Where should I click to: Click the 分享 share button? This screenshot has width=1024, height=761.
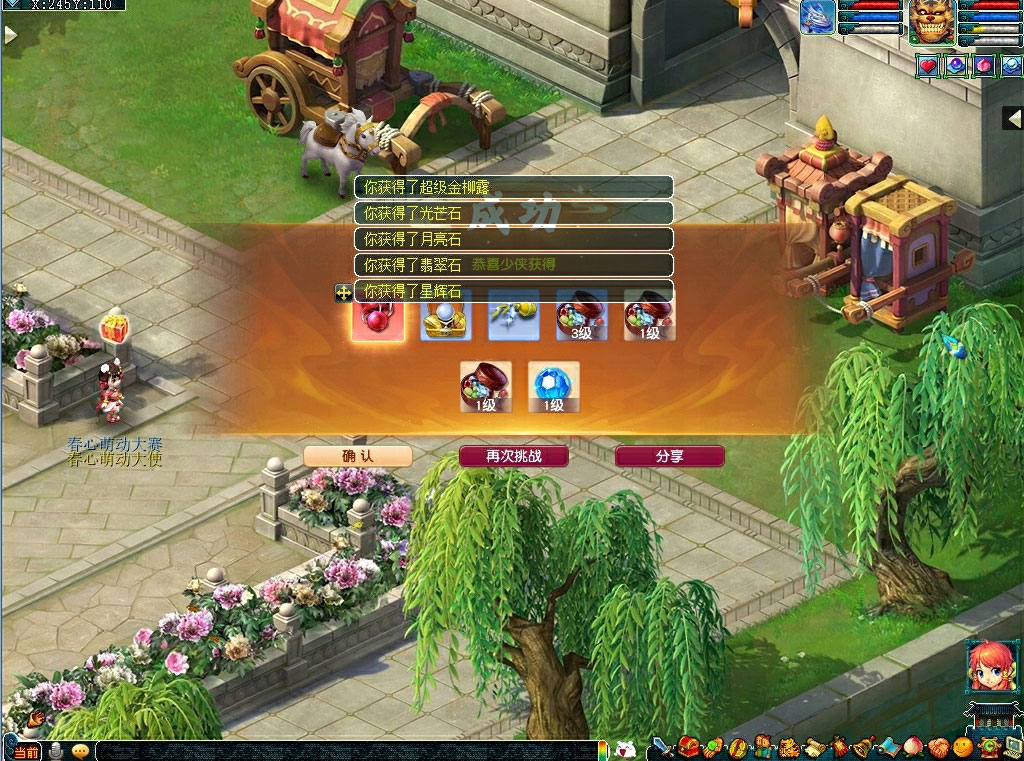(x=669, y=456)
